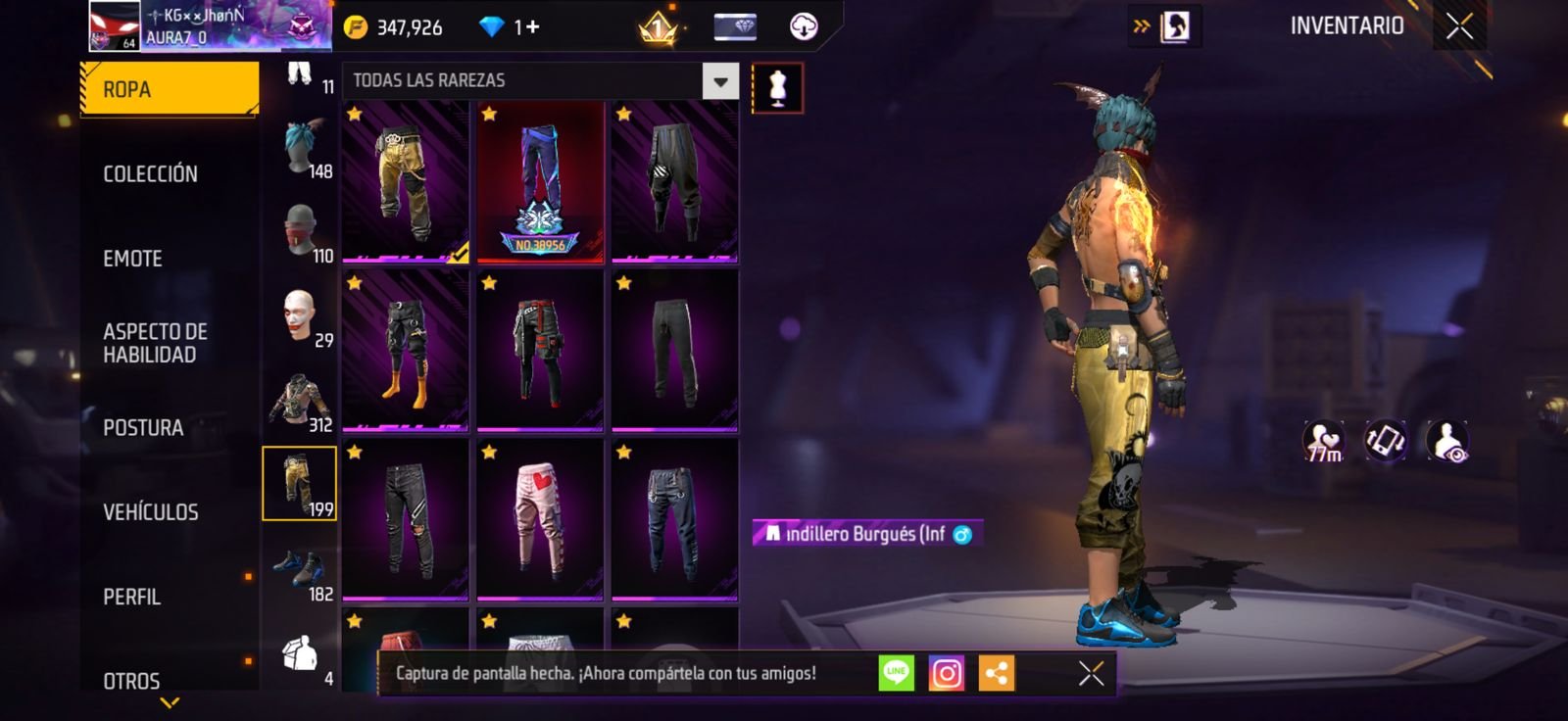The height and width of the screenshot is (721, 1568).
Task: Dismiss the screenshot share notification
Action: pyautogui.click(x=1091, y=674)
